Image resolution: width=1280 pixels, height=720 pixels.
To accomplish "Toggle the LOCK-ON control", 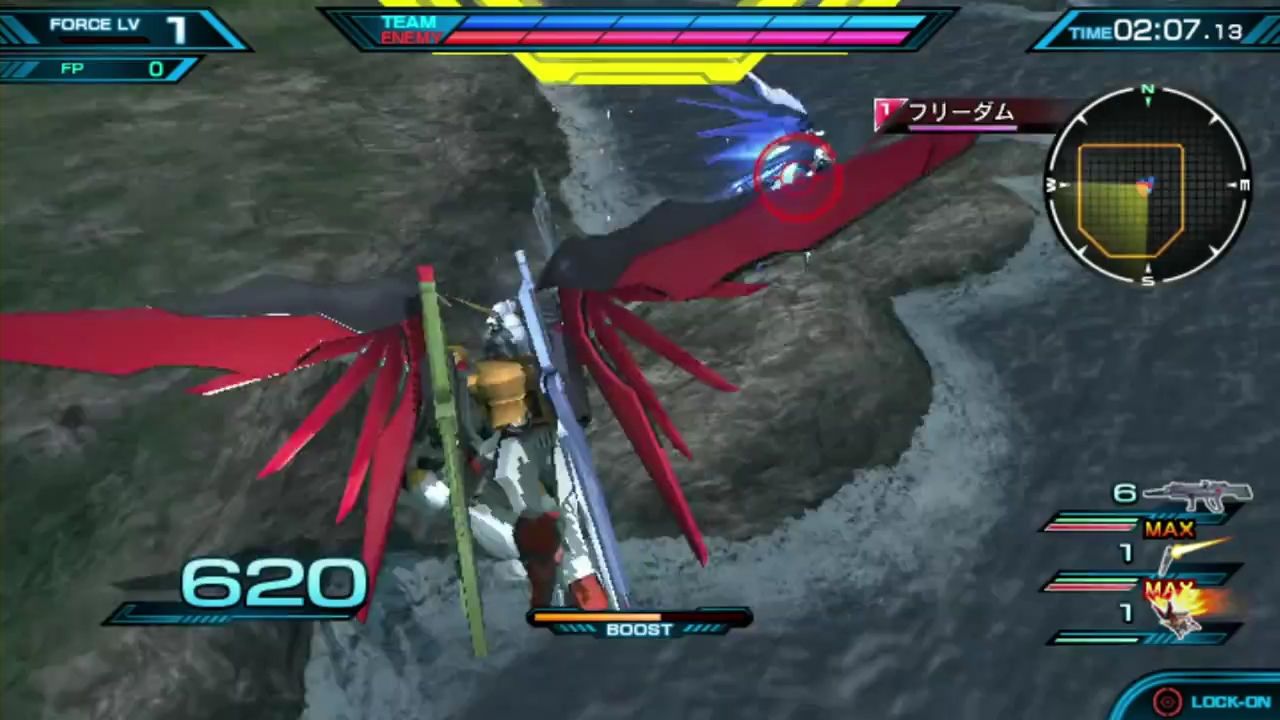I will pos(1232,700).
